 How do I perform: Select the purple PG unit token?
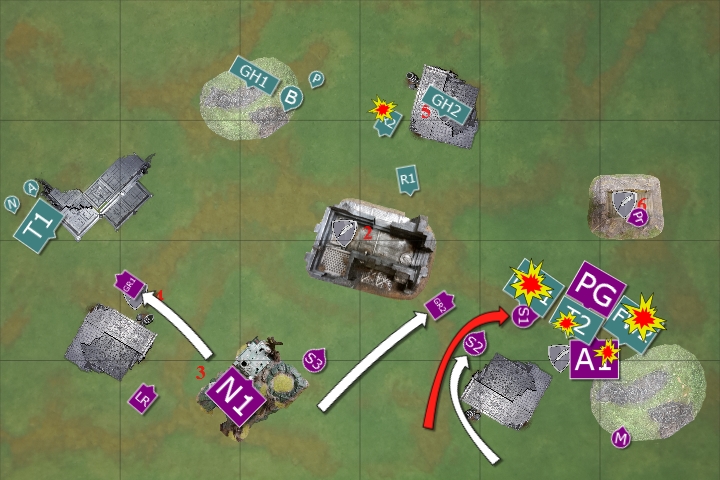tap(600, 289)
